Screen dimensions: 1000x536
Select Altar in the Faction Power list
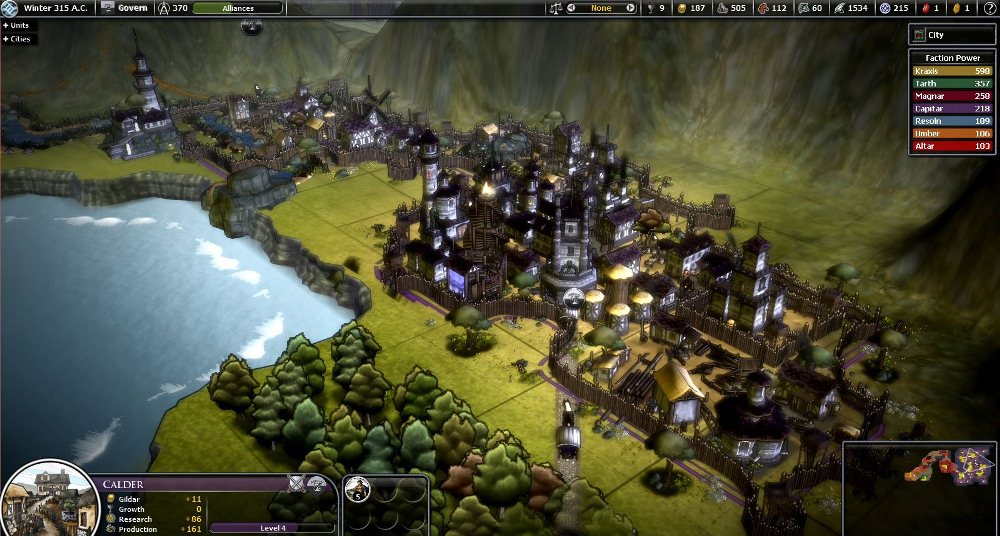click(x=952, y=146)
